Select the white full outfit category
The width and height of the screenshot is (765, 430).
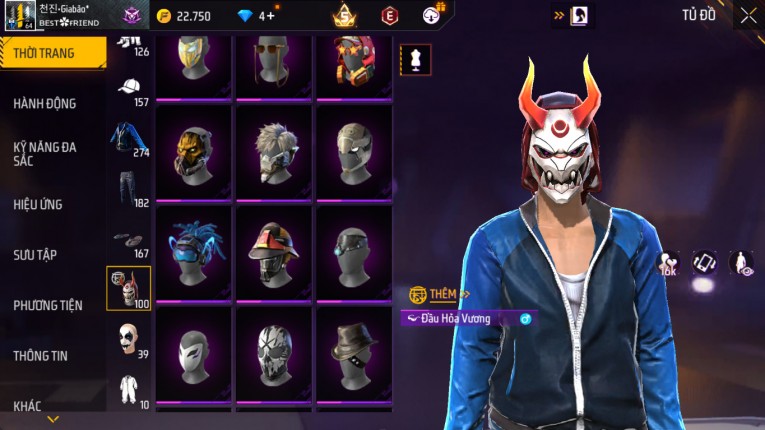click(x=129, y=388)
